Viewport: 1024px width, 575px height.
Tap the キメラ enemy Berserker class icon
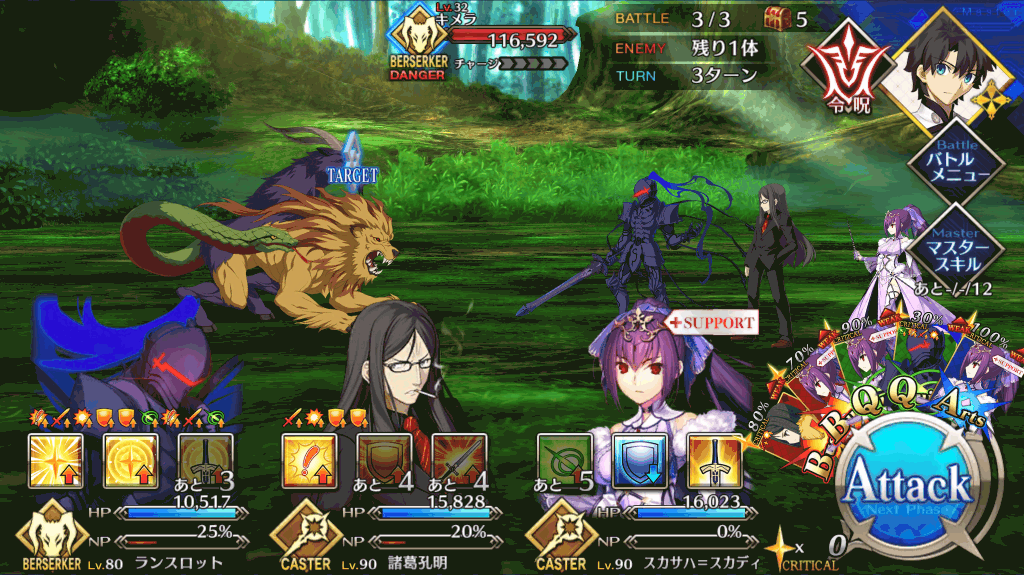[x=417, y=40]
